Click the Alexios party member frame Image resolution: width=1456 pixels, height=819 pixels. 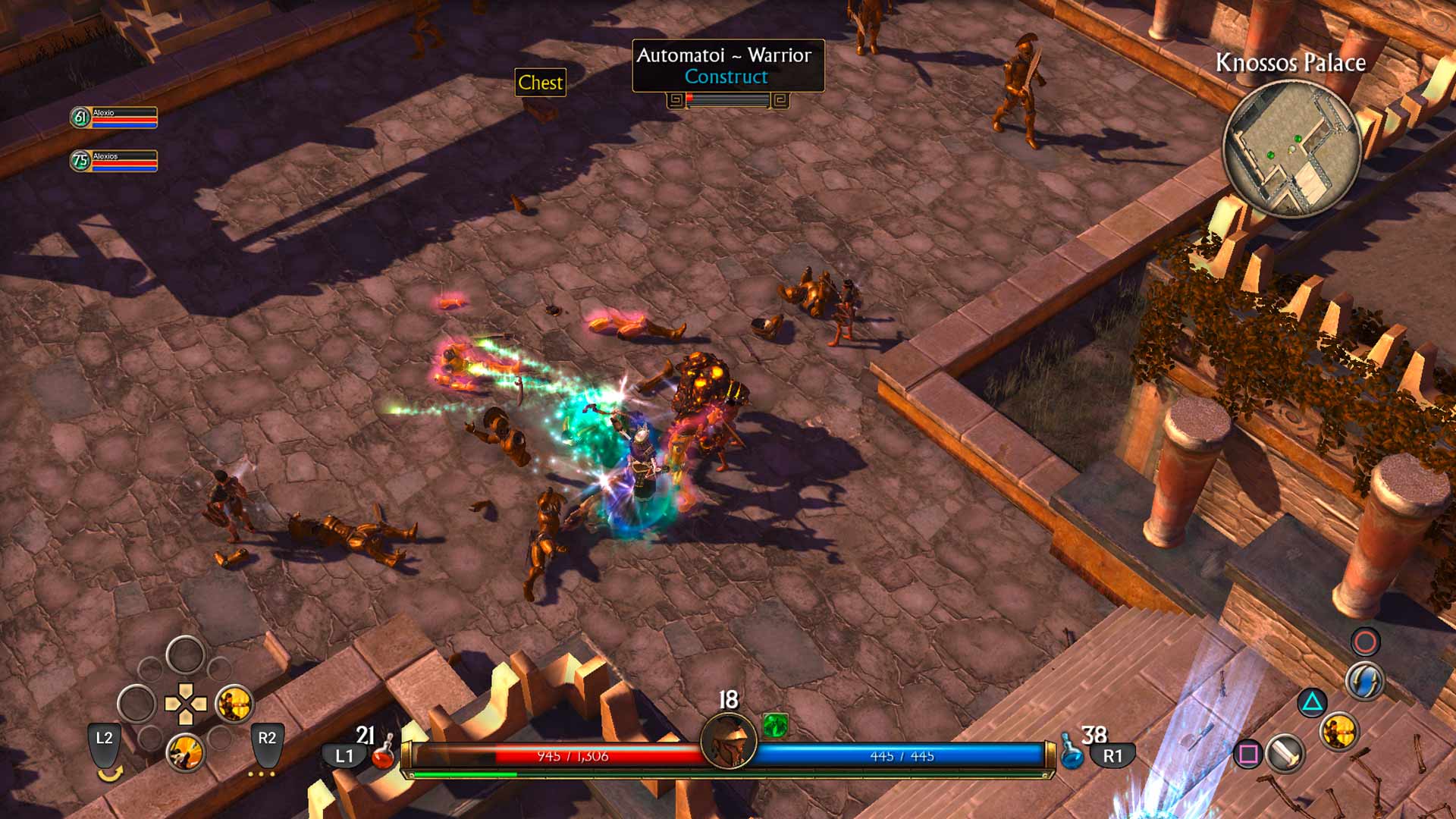pos(114,161)
